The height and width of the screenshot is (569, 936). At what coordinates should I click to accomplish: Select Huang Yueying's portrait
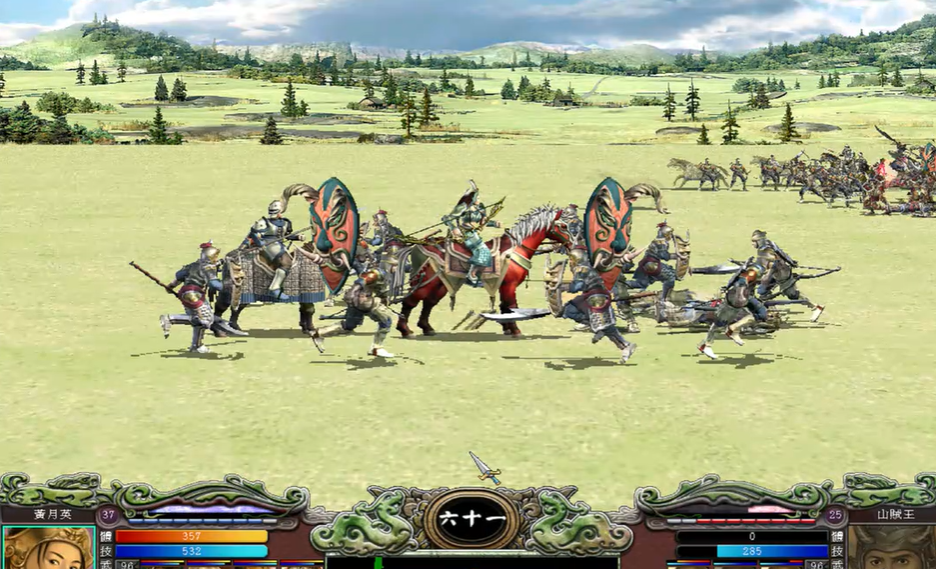pyautogui.click(x=47, y=549)
